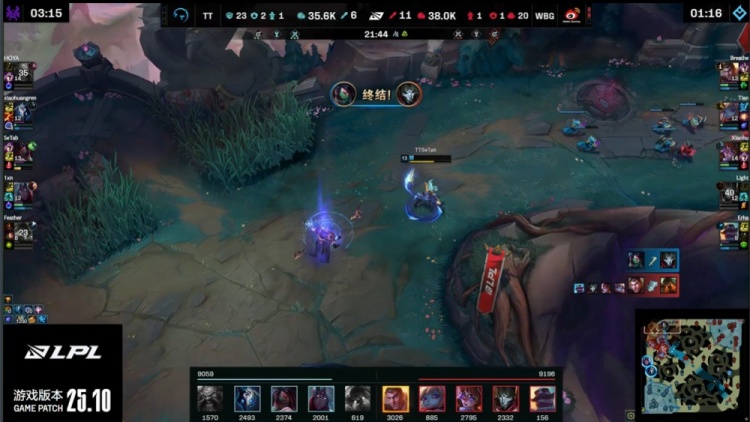This screenshot has width=750, height=422.
Task: Click the TT team logo in scoreboard
Action: pyautogui.click(x=181, y=16)
